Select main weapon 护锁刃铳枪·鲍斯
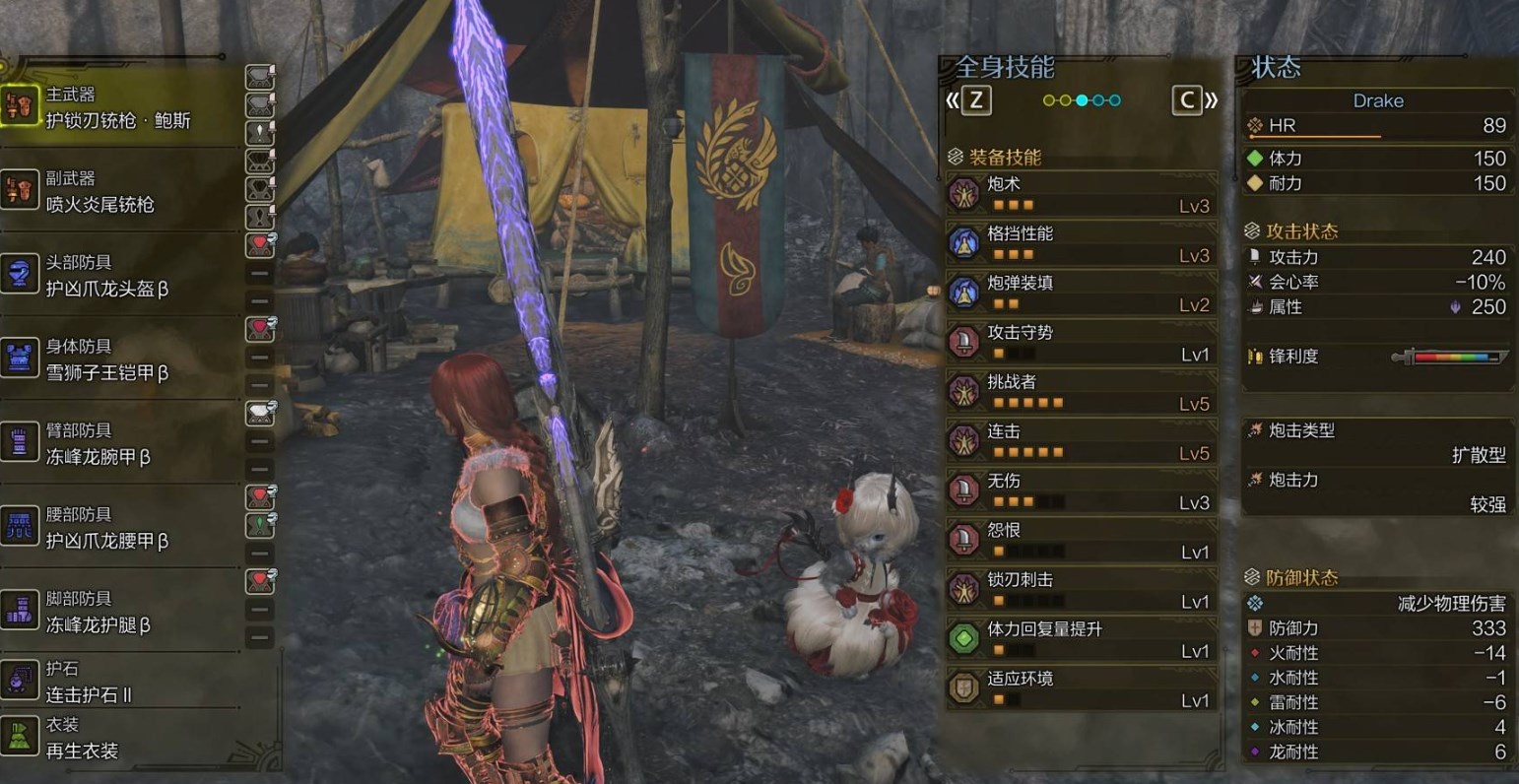Viewport: 1519px width, 784px height. (x=118, y=108)
